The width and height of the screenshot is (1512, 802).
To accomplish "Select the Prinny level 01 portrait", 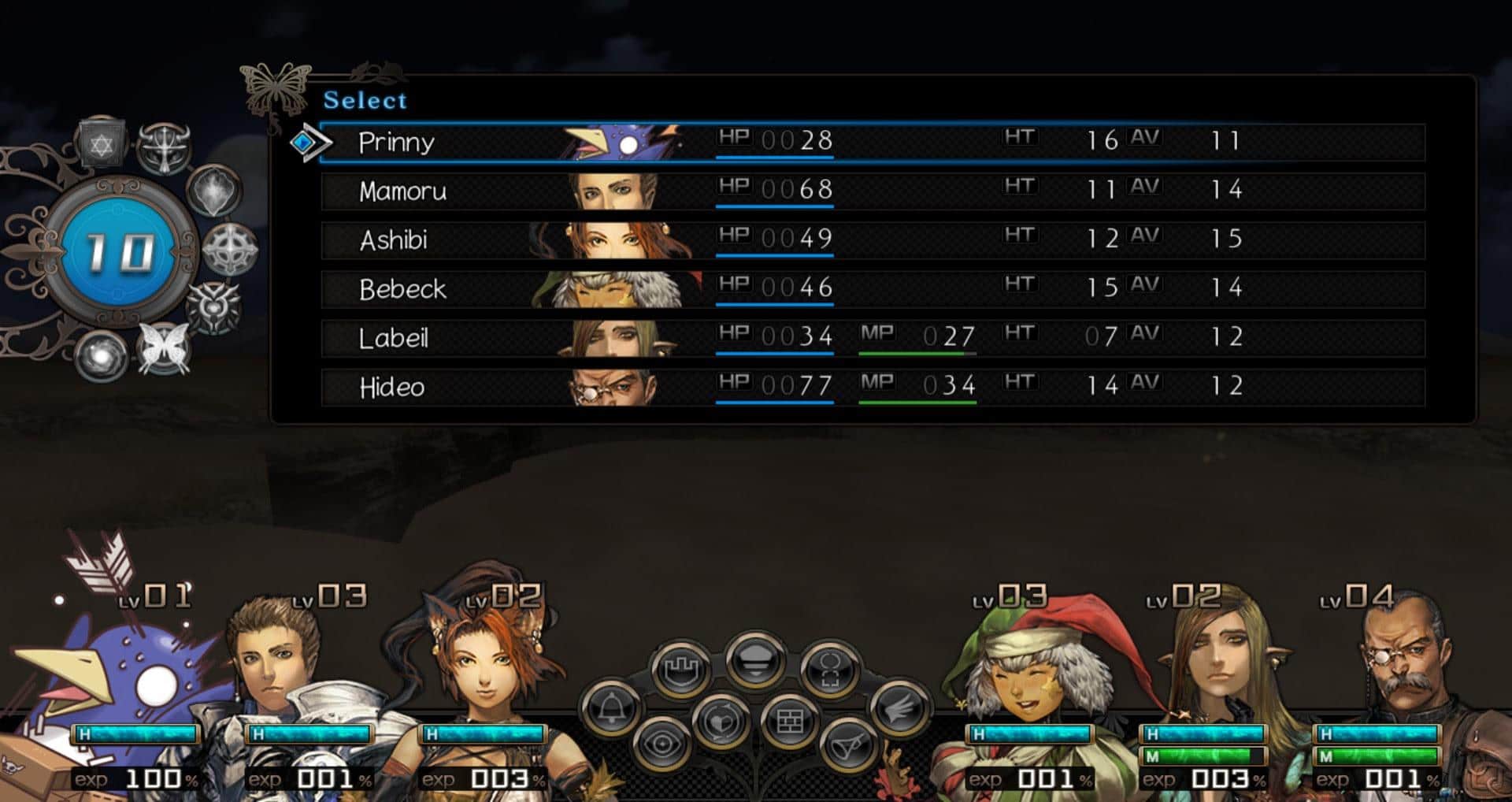I will [x=126, y=678].
